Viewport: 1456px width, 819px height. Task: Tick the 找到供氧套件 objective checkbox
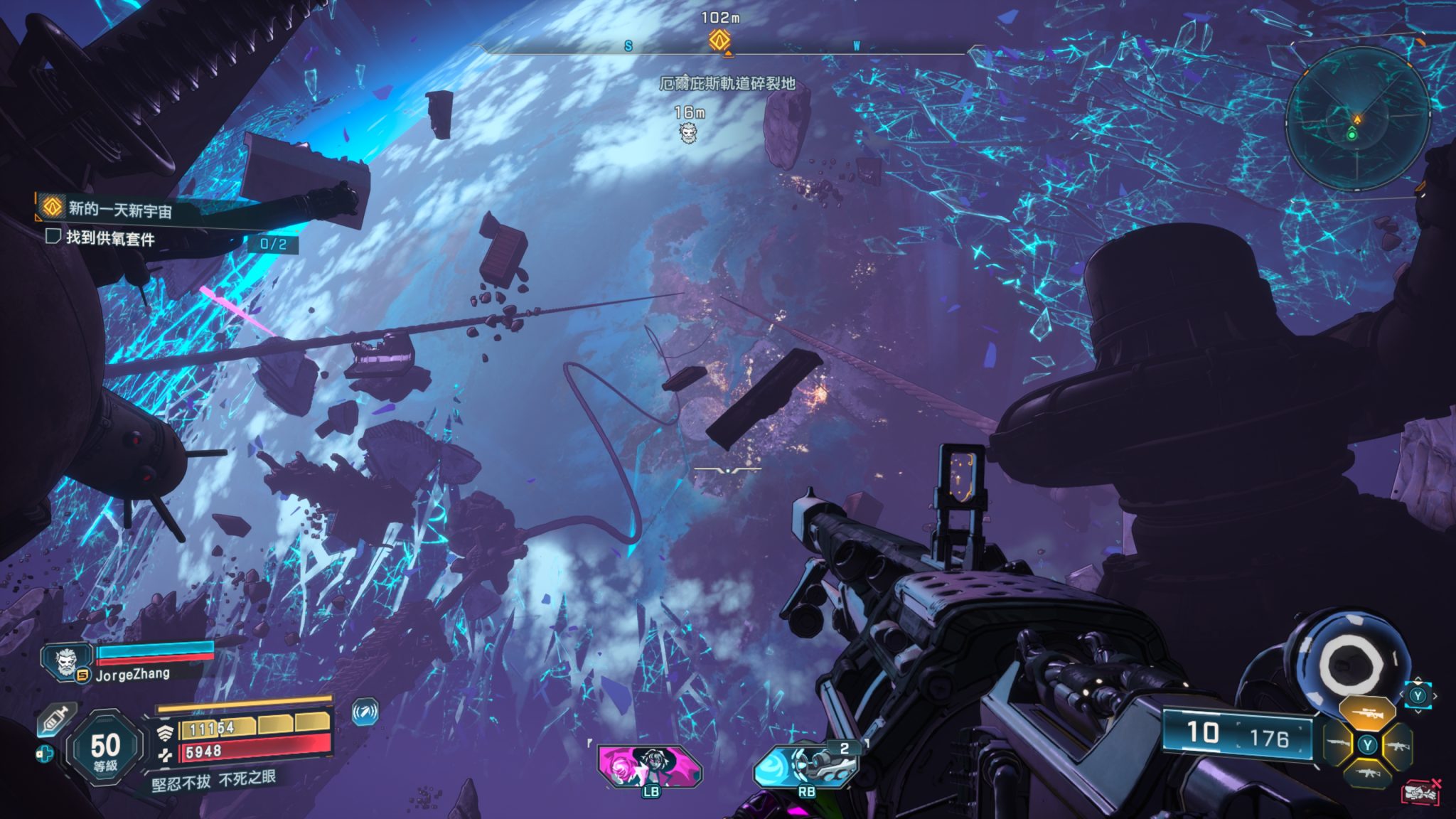pos(53,236)
